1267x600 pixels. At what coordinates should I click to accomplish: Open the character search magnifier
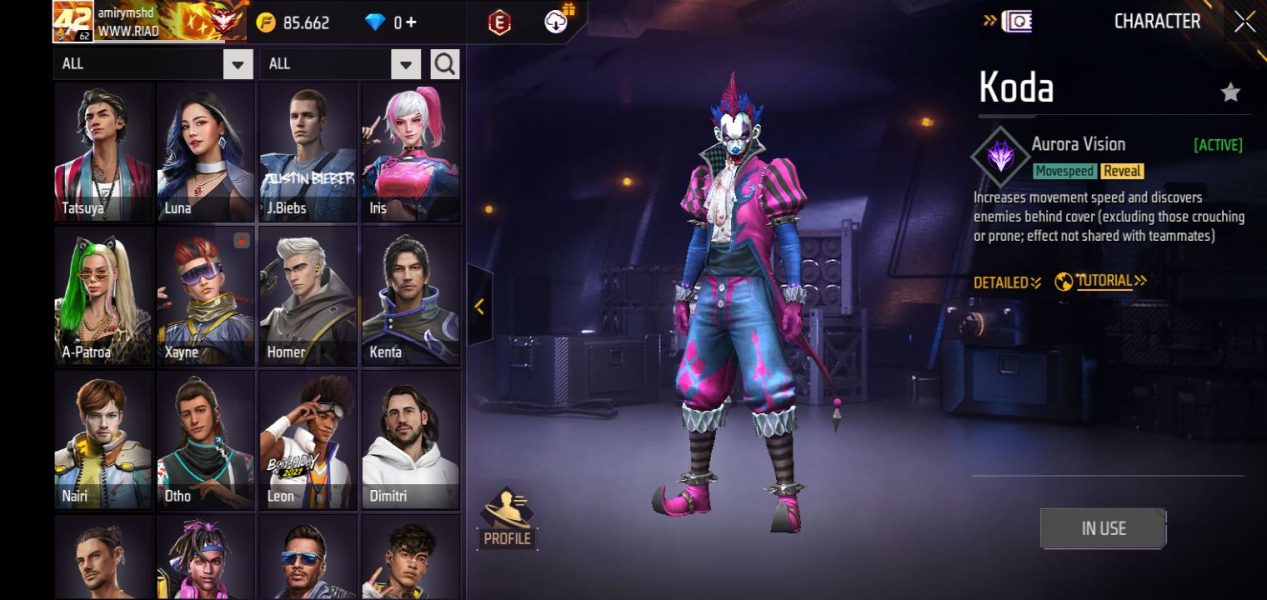(x=445, y=65)
